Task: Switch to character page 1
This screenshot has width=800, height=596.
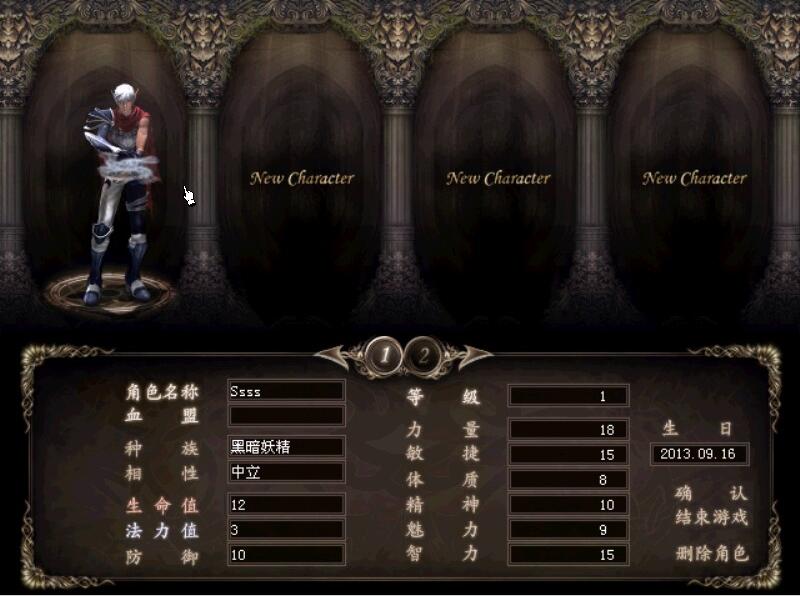Action: (385, 355)
